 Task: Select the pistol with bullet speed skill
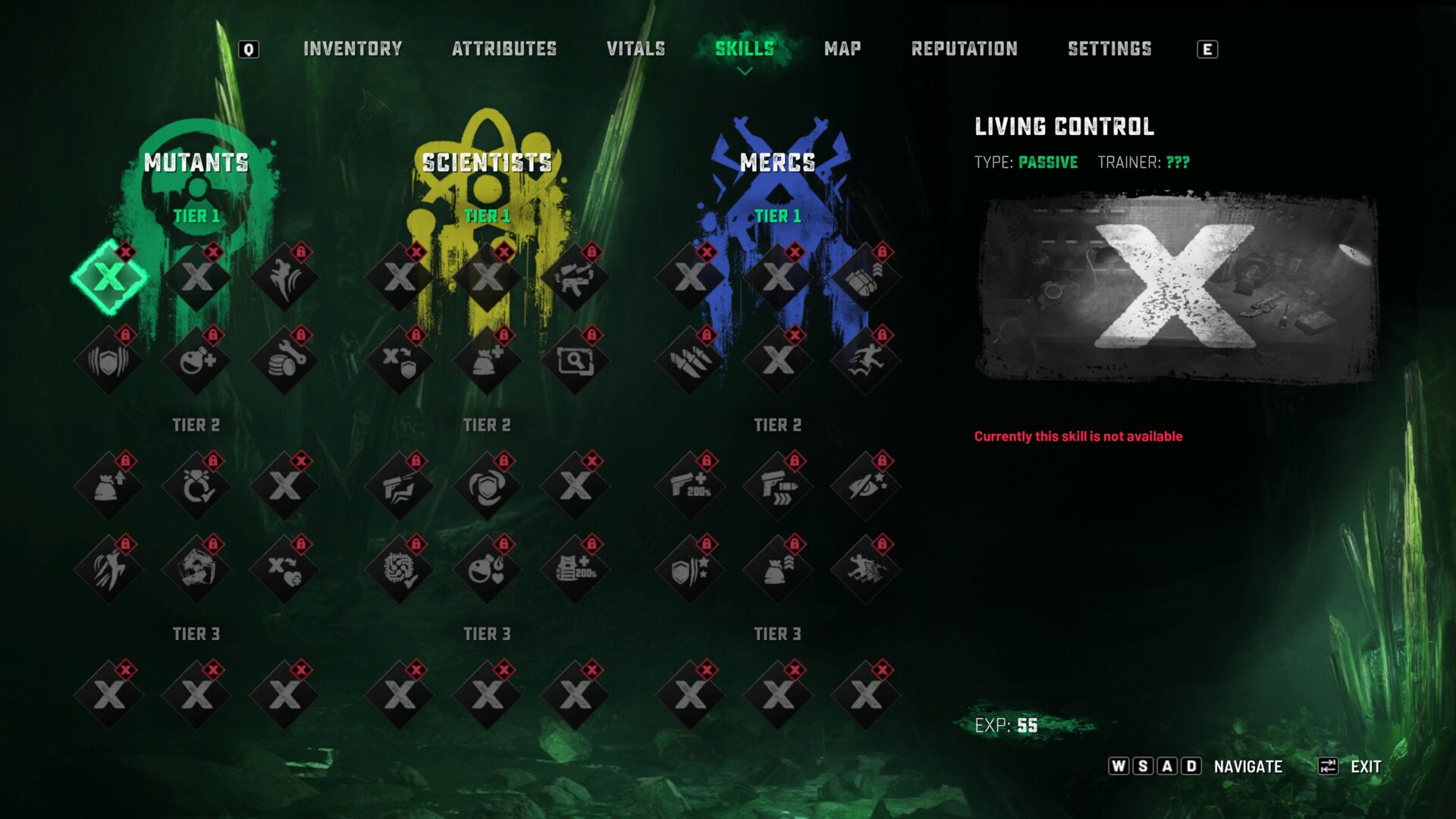pos(778,486)
